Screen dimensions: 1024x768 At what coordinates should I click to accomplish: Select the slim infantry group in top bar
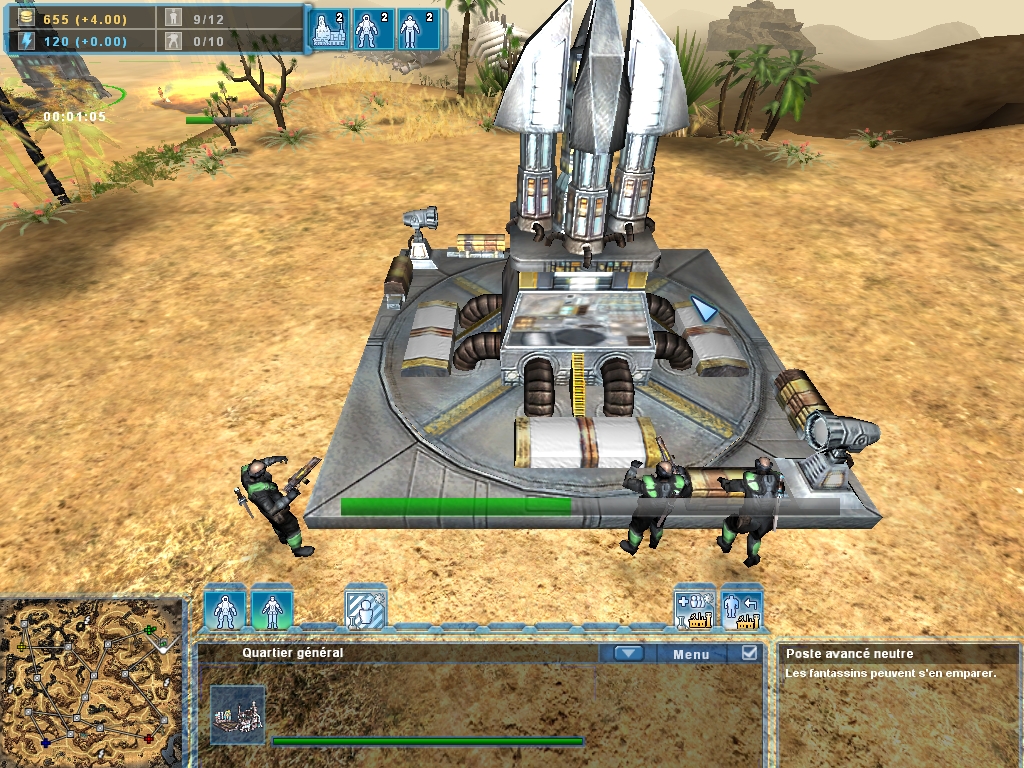[x=417, y=29]
